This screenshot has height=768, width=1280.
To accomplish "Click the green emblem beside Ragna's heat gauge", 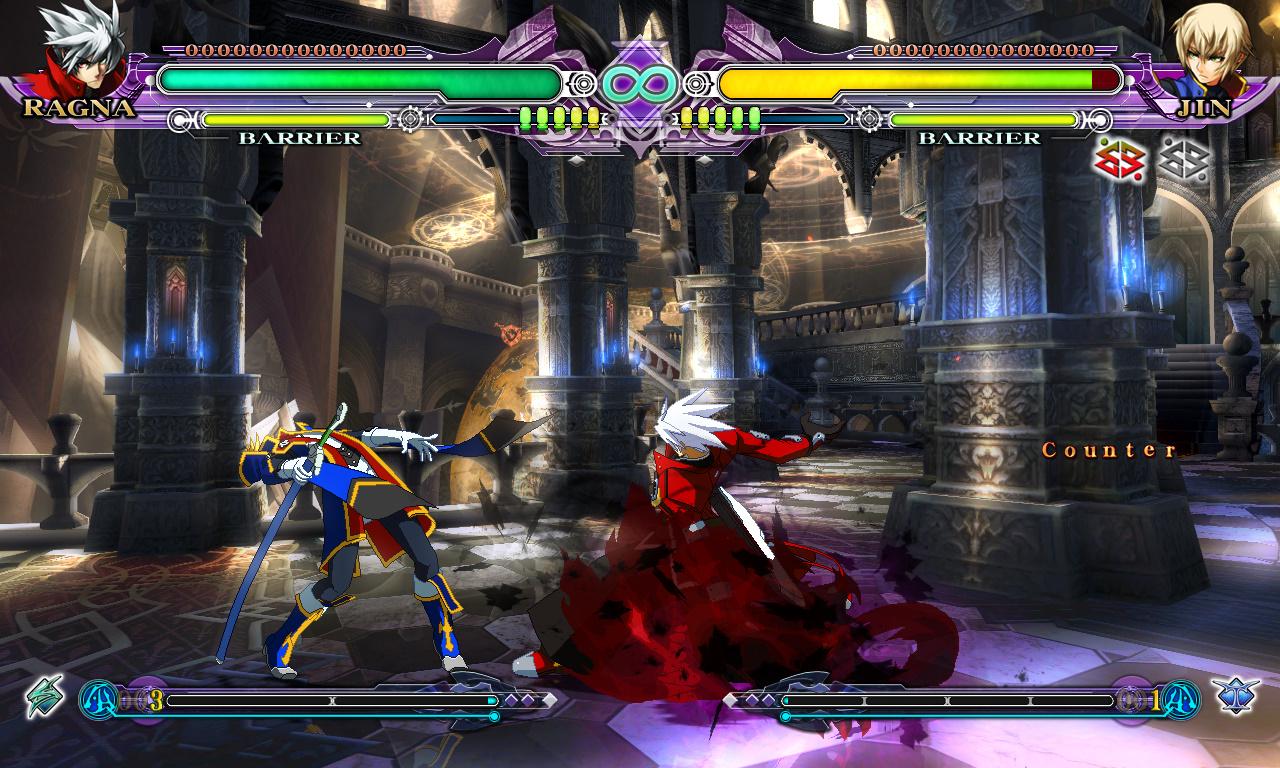I will point(44,696).
